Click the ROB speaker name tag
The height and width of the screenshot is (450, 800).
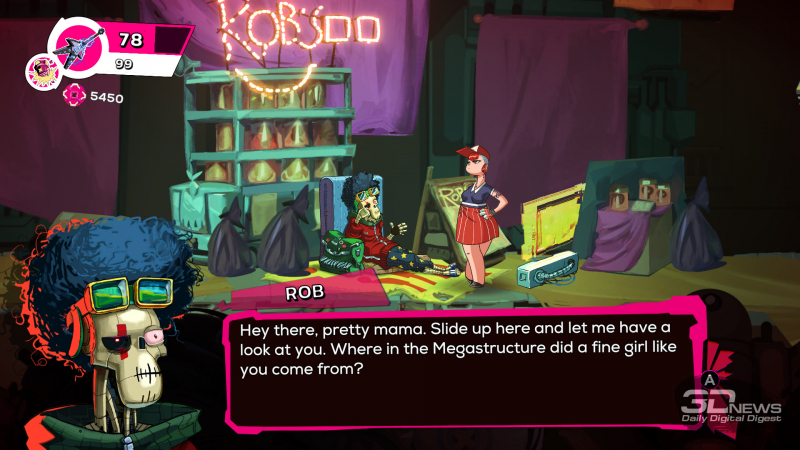tap(306, 293)
